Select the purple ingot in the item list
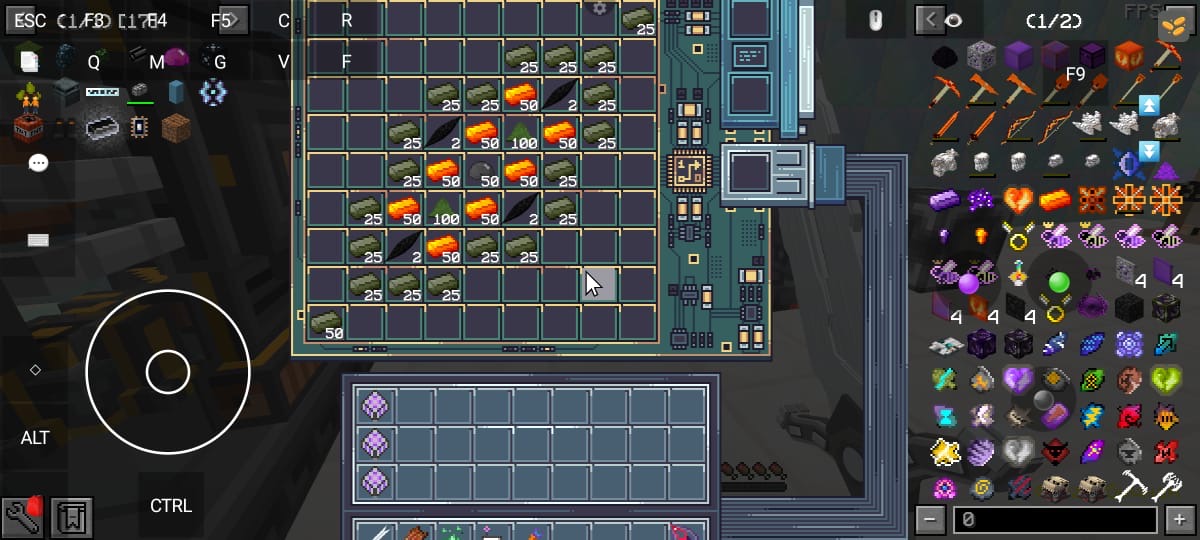Image resolution: width=1200 pixels, height=540 pixels. [x=943, y=200]
